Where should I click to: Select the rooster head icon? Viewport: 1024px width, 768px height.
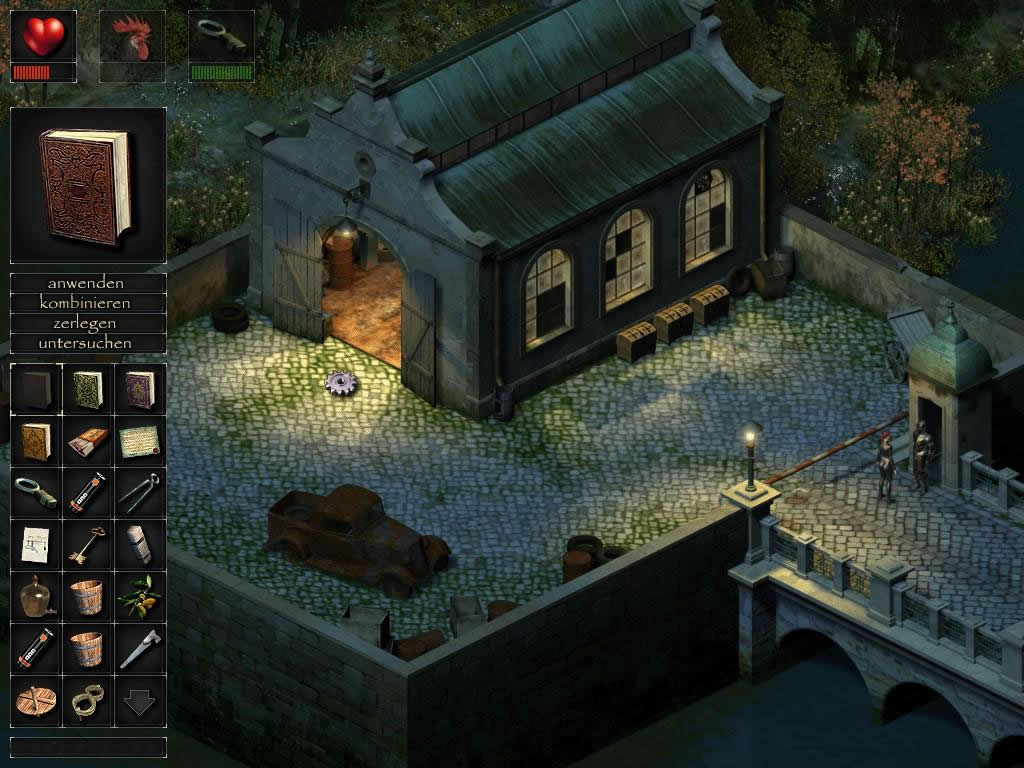132,37
